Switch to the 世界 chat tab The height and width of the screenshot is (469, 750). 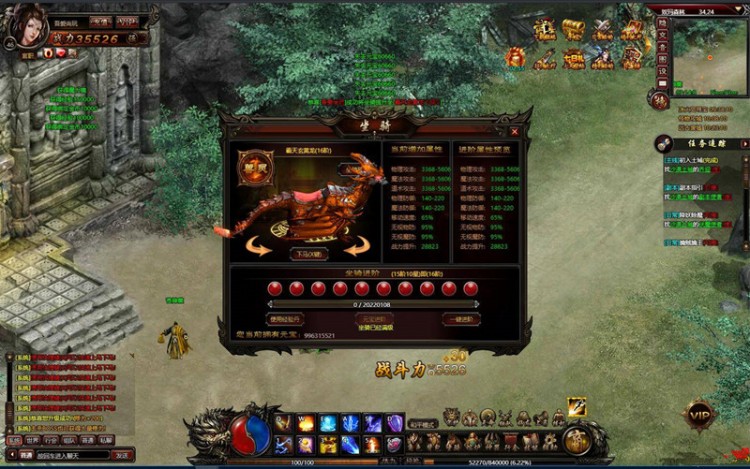(33, 440)
